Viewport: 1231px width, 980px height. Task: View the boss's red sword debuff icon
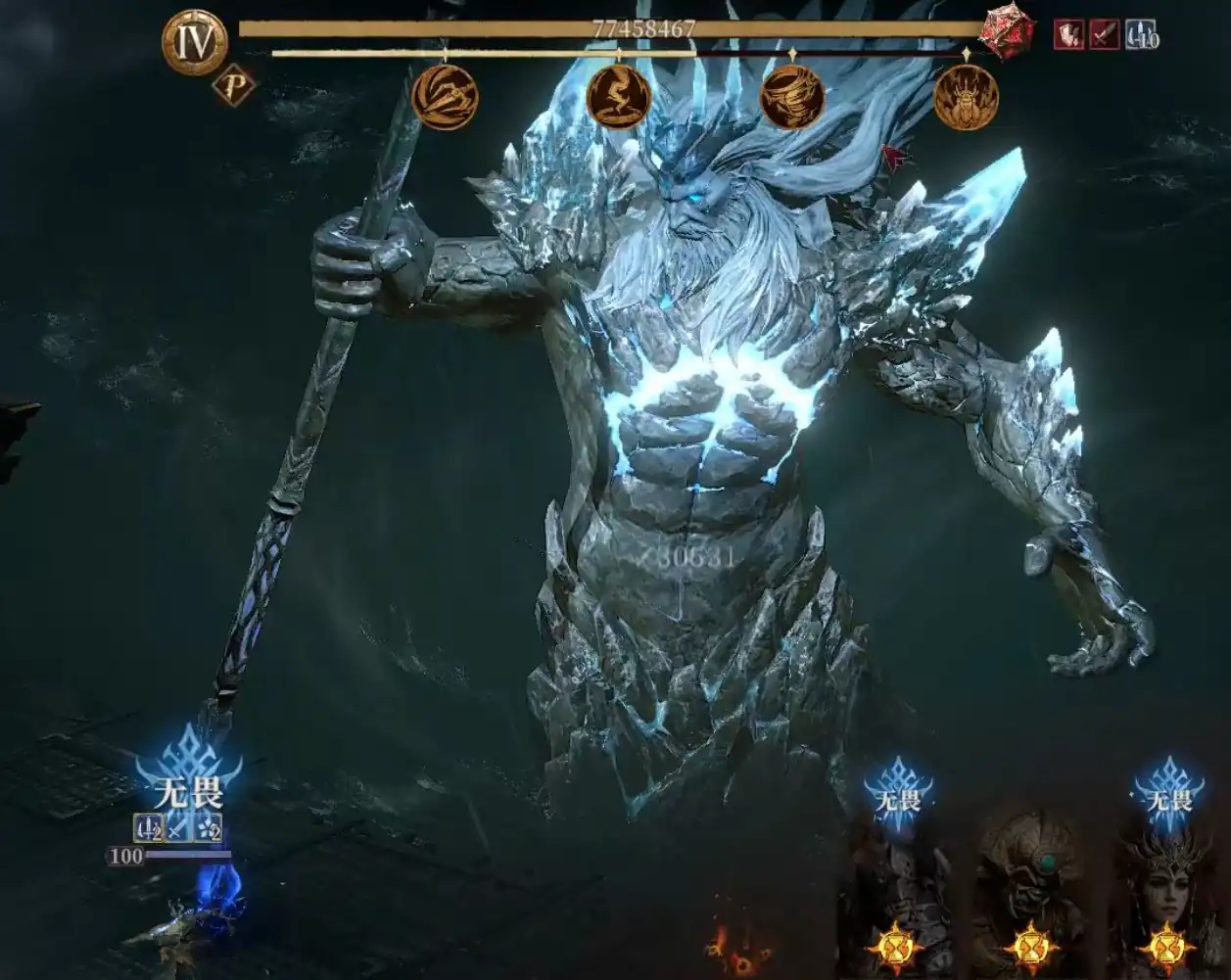coord(1105,35)
